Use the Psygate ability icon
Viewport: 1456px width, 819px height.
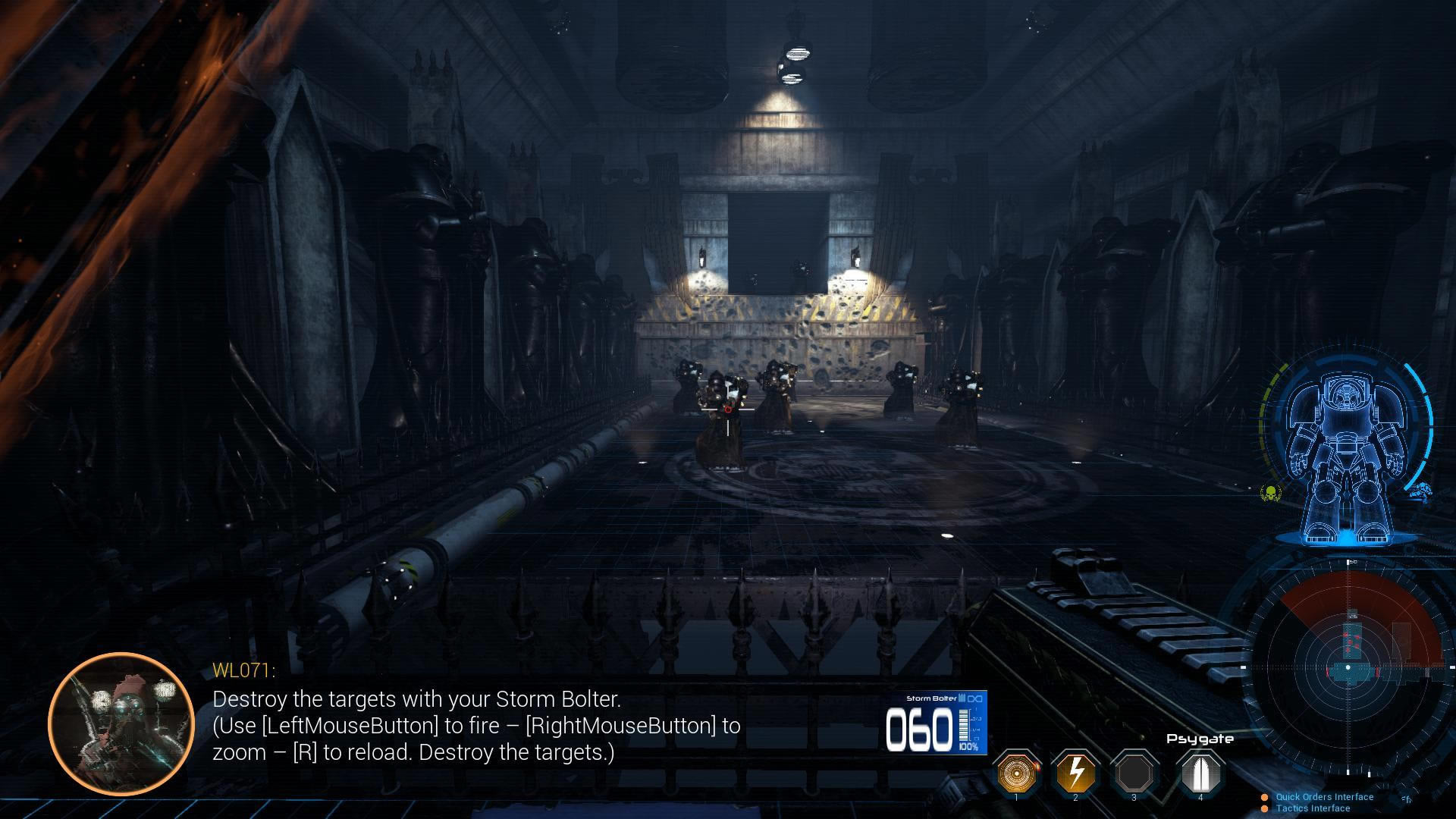tap(1200, 772)
